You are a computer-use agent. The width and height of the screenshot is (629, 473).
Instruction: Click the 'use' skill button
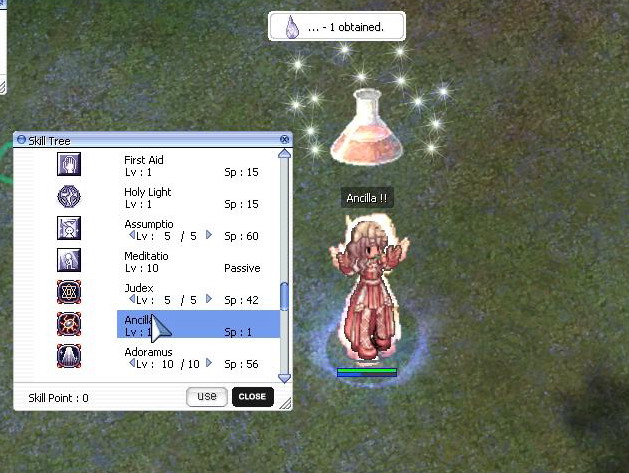click(207, 397)
